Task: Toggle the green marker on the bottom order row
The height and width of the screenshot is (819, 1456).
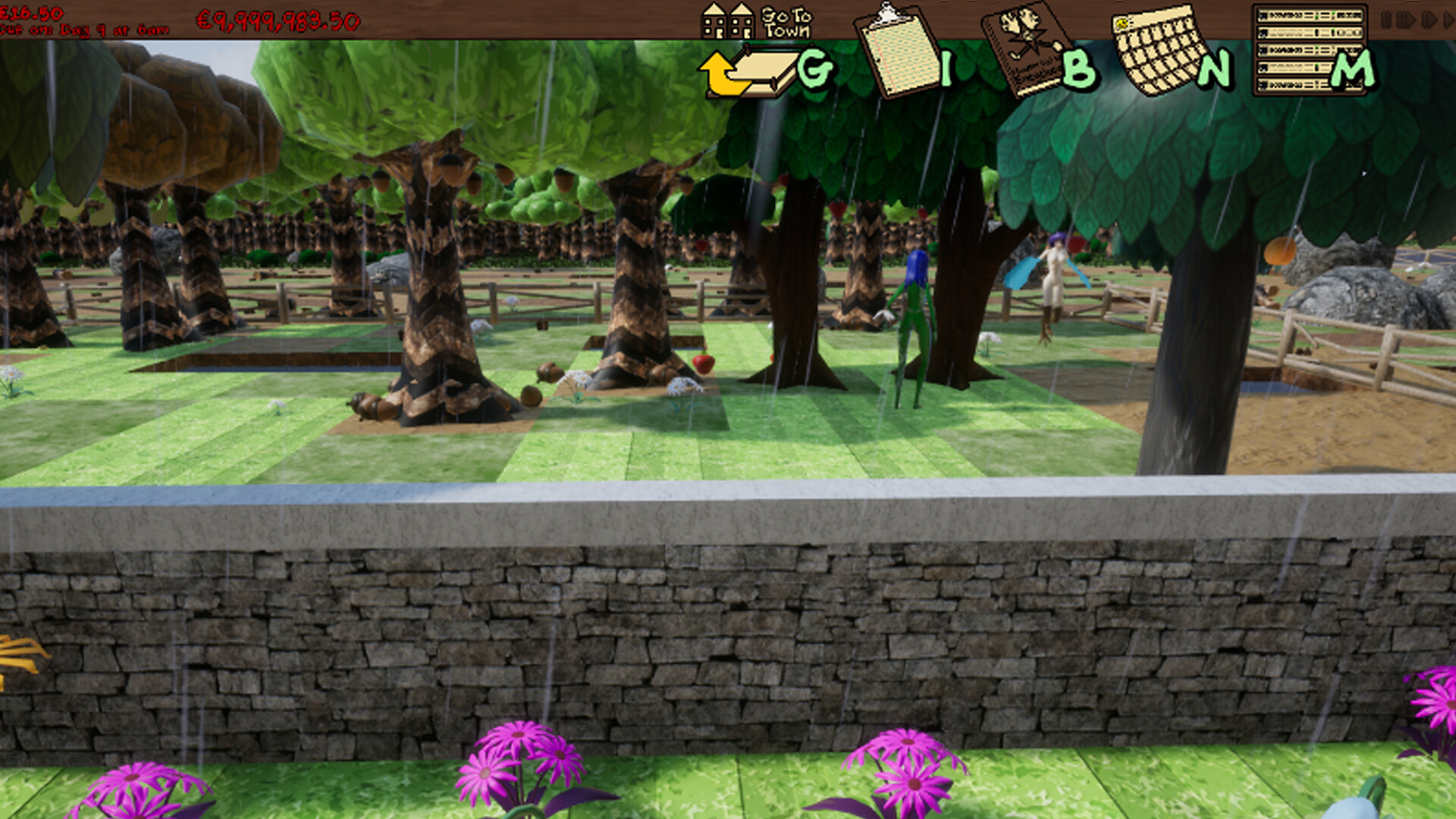Action: tap(1317, 85)
